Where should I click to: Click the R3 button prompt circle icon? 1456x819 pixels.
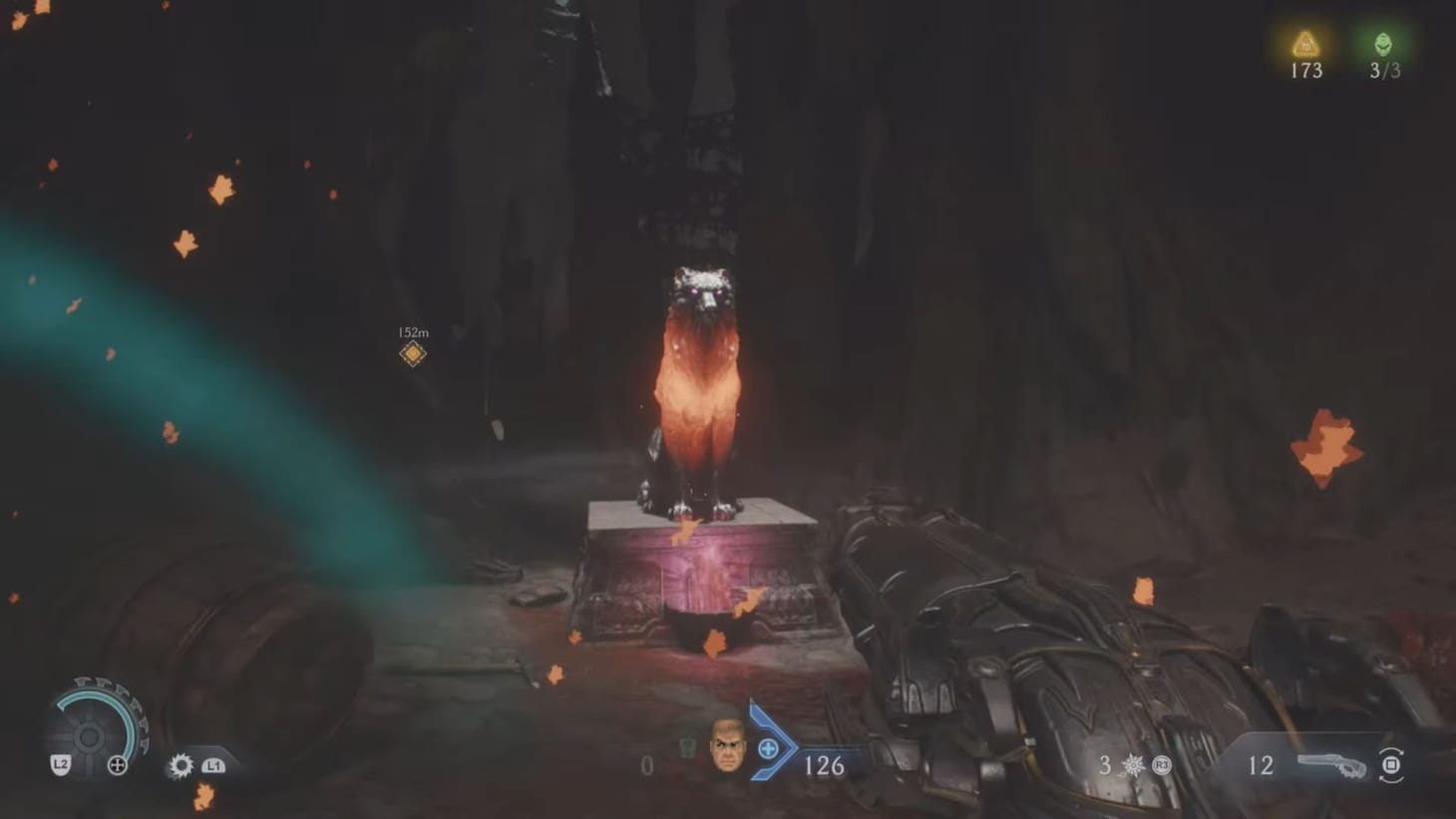1160,764
